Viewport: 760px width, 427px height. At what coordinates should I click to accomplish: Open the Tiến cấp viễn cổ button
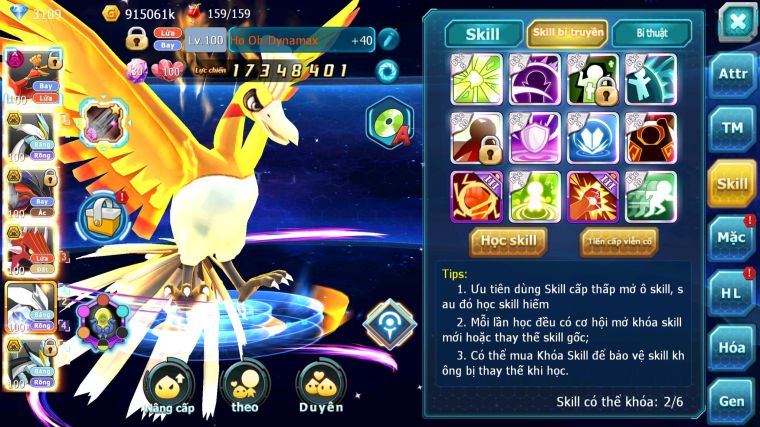click(x=619, y=241)
